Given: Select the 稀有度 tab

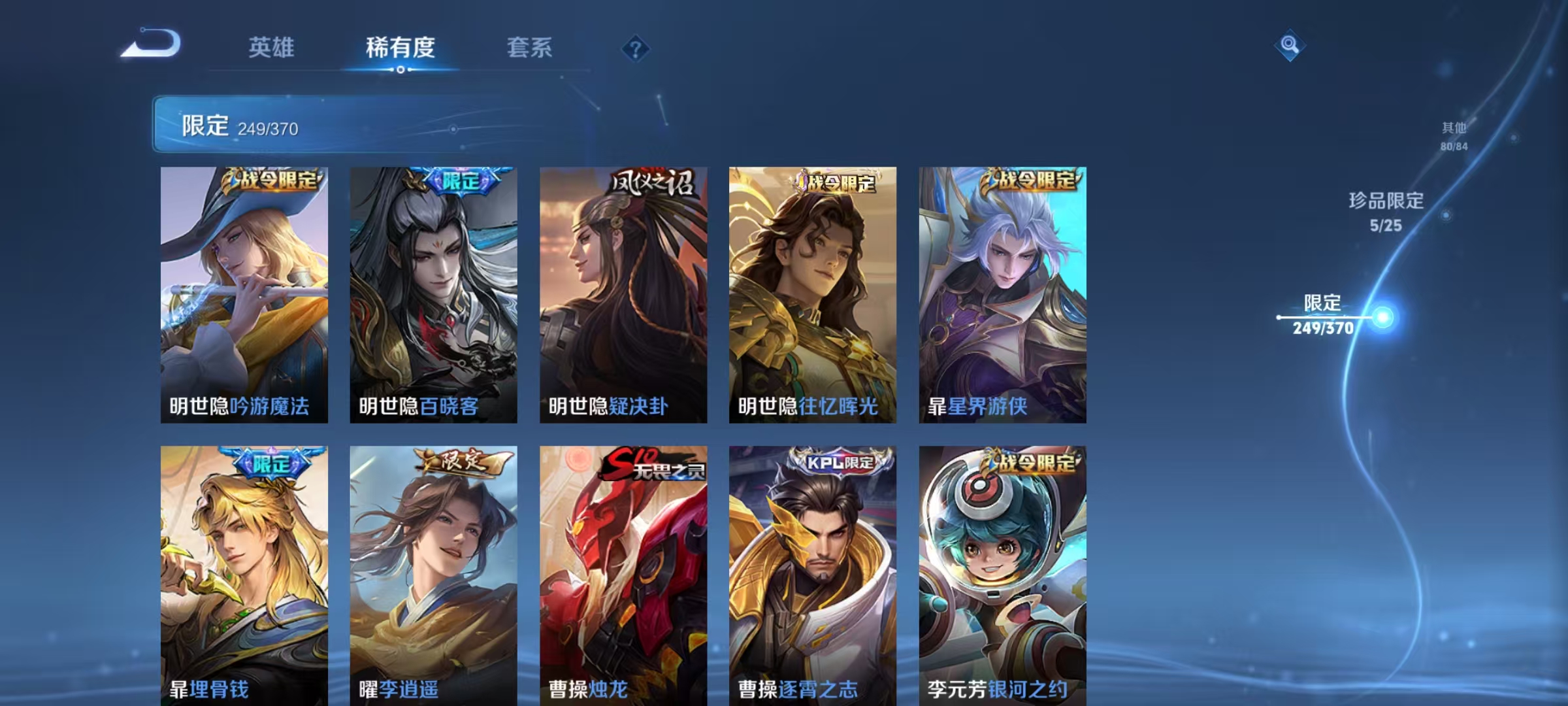Looking at the screenshot, I should click(x=401, y=47).
